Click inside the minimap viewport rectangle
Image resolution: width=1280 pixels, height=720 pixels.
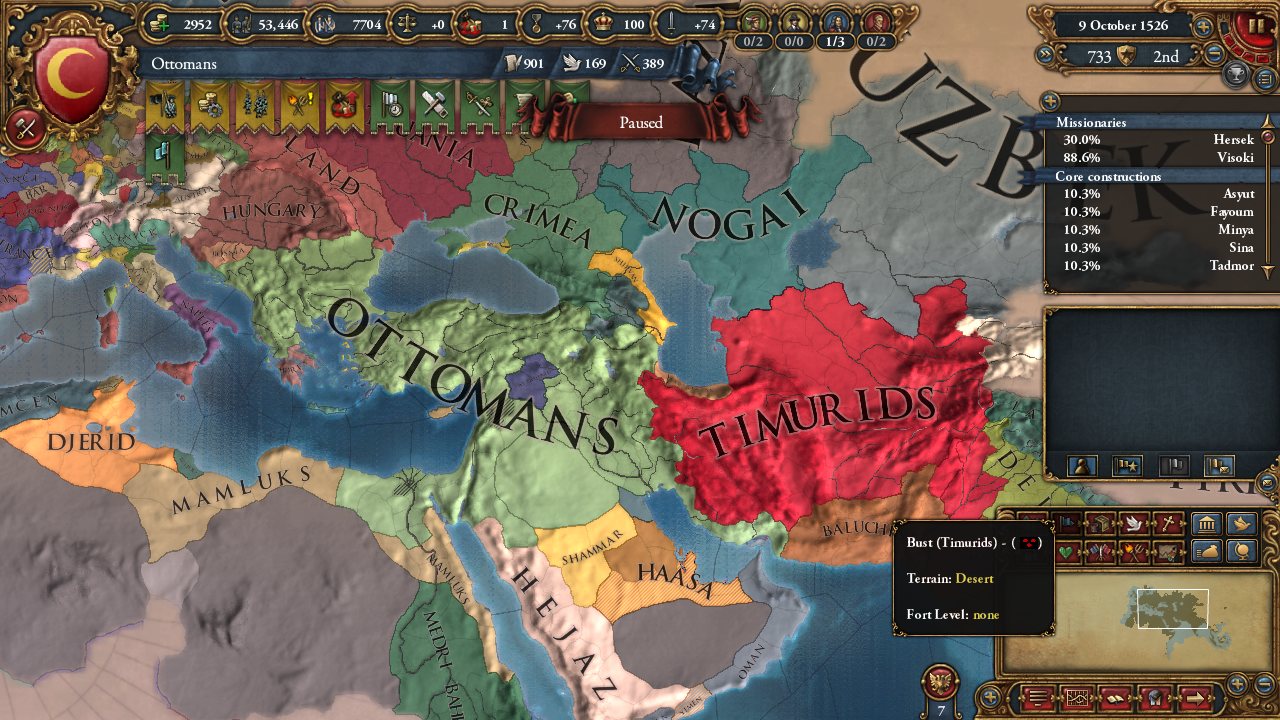click(1171, 607)
